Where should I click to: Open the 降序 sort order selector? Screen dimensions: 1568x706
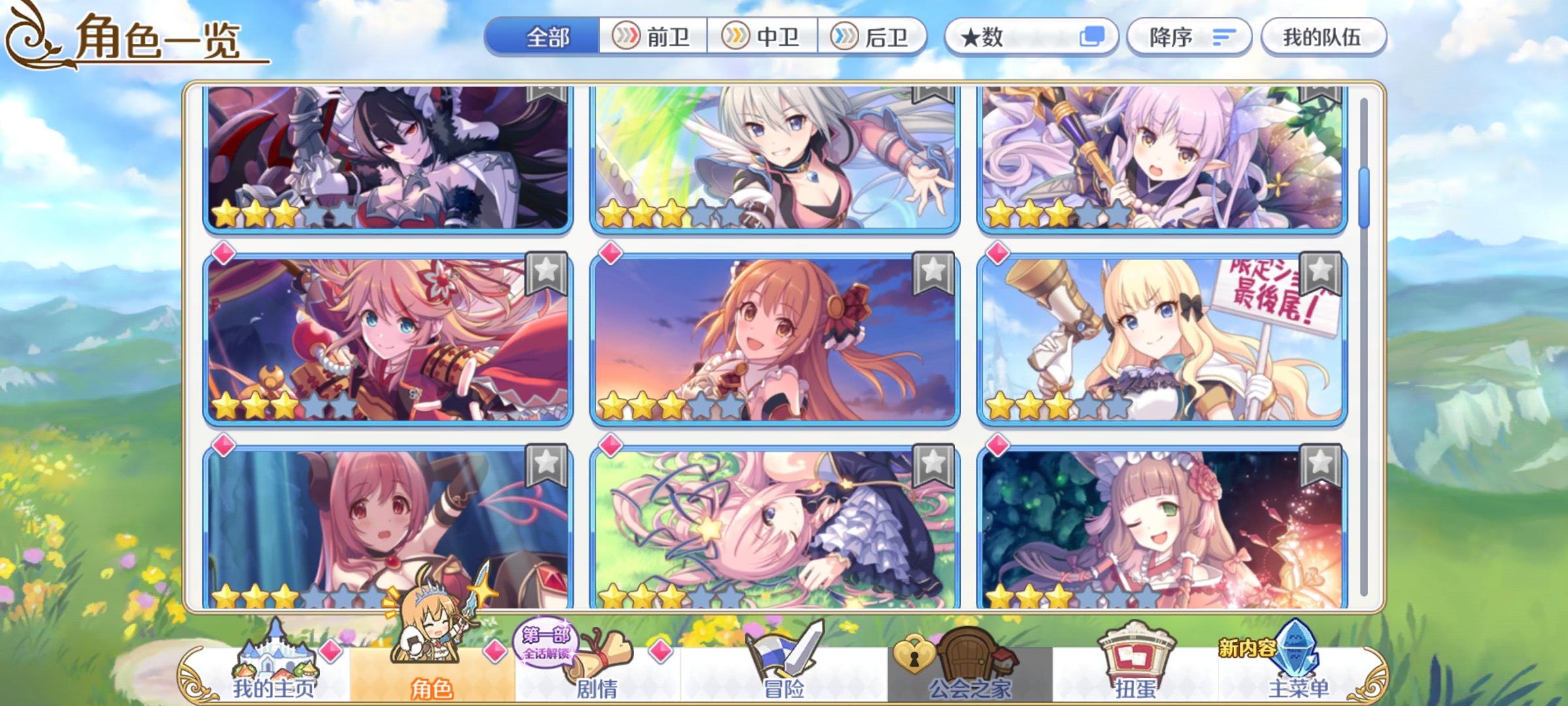(x=1190, y=37)
